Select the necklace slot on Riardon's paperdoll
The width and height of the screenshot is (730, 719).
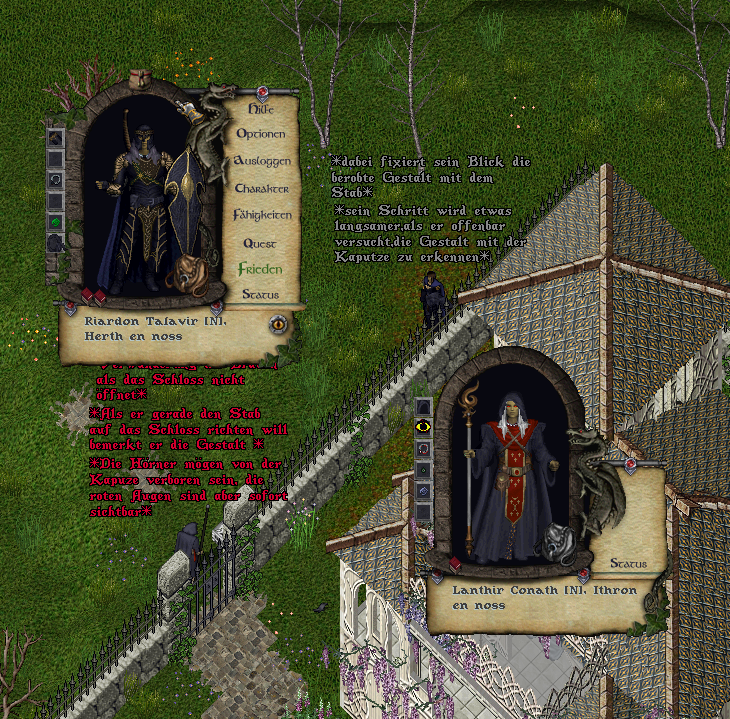click(56, 179)
